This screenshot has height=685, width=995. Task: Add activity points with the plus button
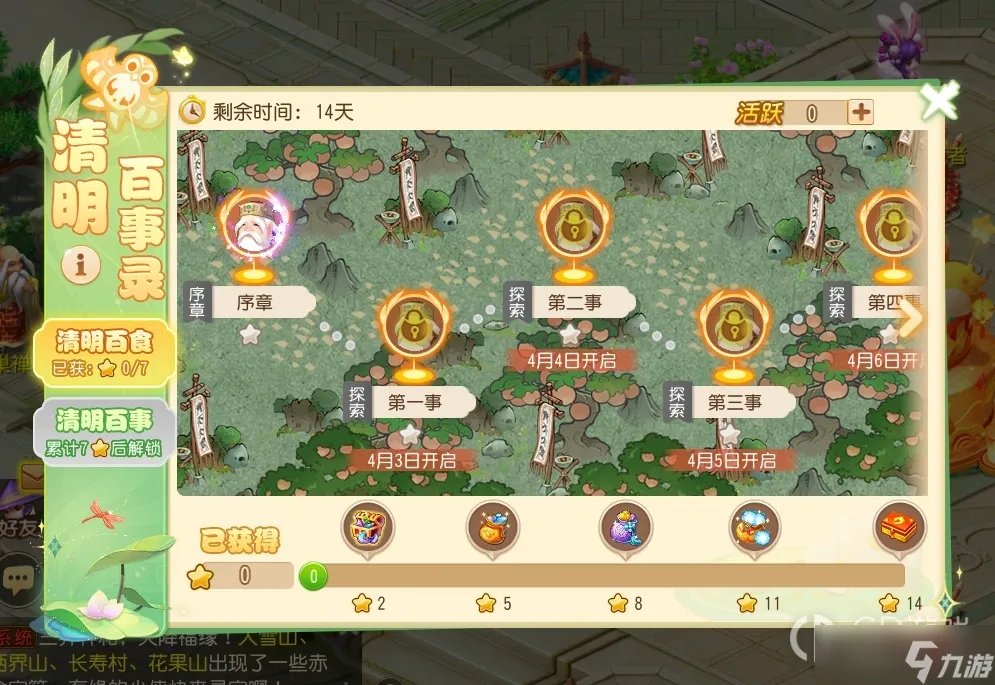pyautogui.click(x=860, y=112)
